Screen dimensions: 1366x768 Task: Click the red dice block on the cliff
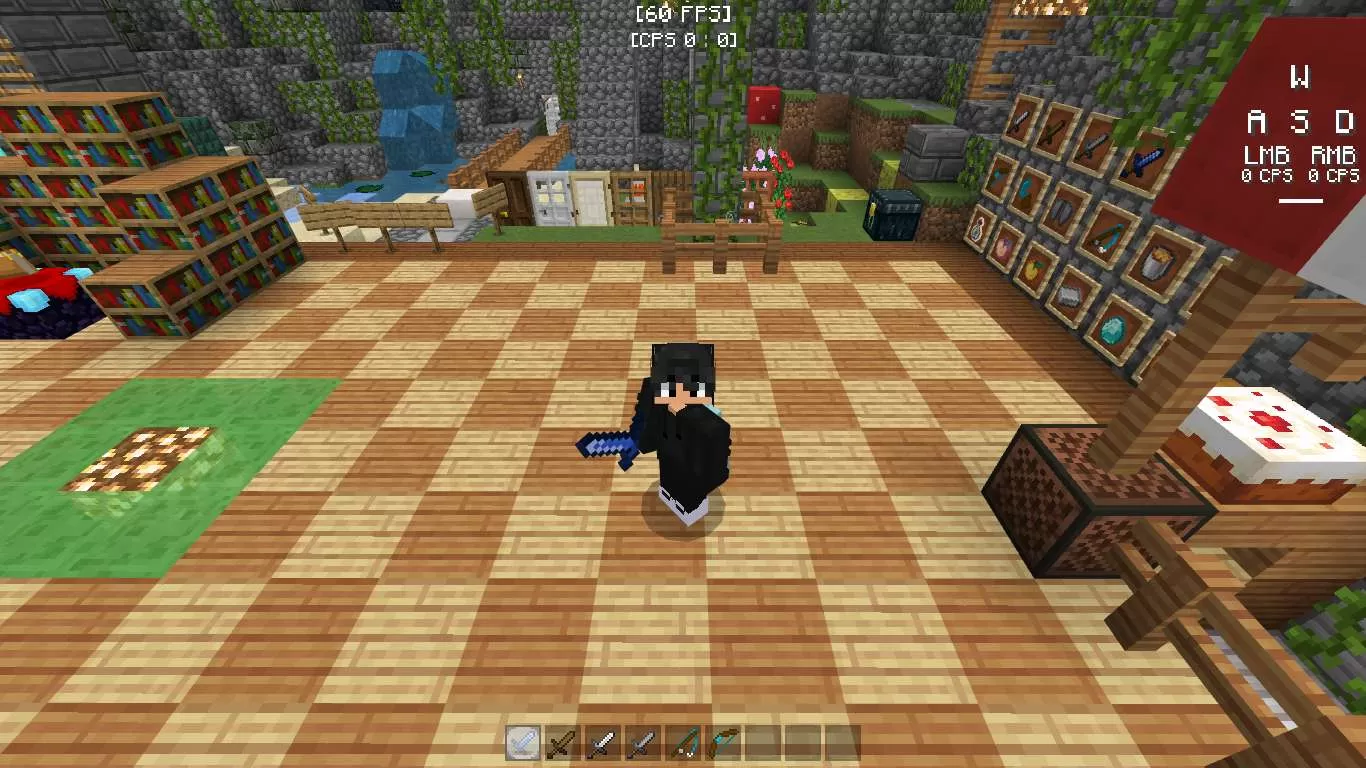(x=762, y=103)
